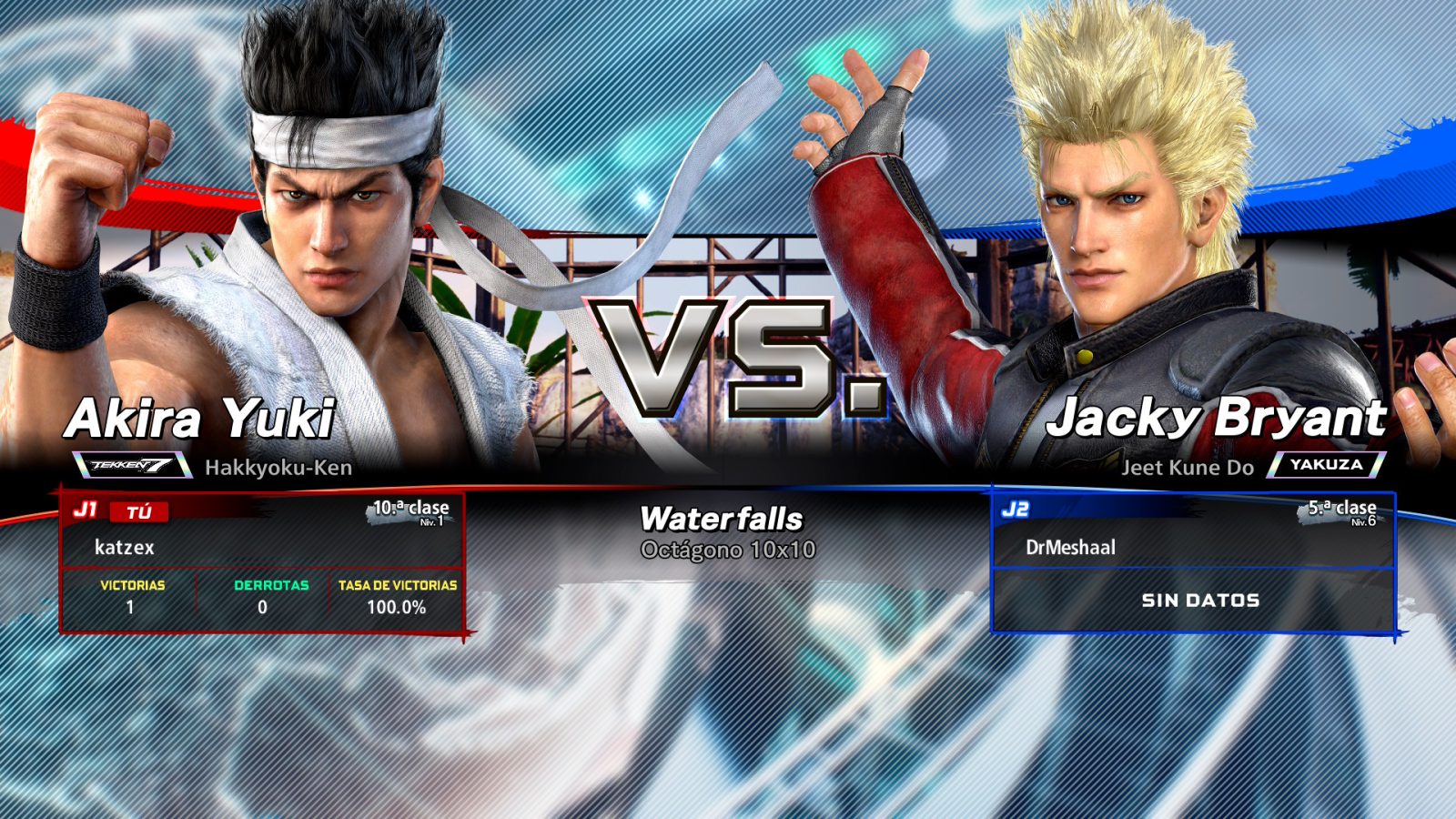
Task: Toggle the Niv. 6 level indicator
Action: click(x=1365, y=525)
